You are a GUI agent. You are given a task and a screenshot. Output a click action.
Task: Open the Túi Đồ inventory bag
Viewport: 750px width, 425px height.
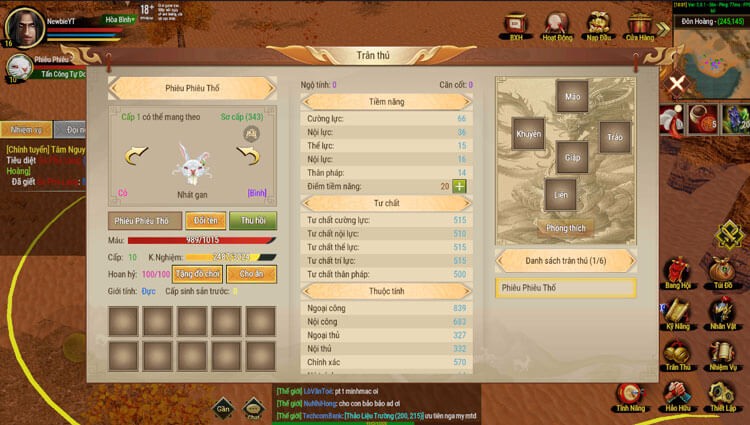(721, 271)
